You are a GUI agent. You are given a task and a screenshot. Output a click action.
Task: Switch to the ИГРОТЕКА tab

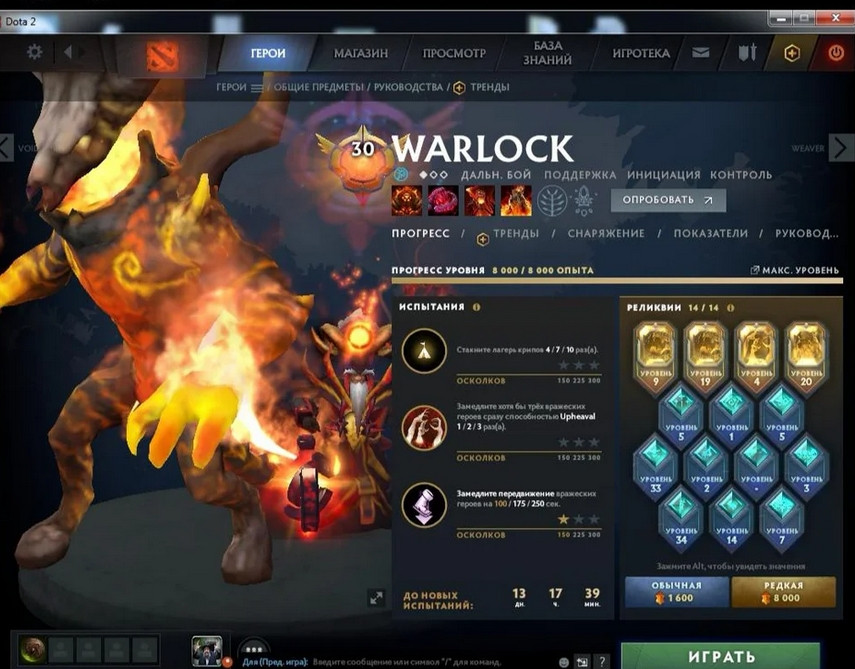(x=641, y=53)
